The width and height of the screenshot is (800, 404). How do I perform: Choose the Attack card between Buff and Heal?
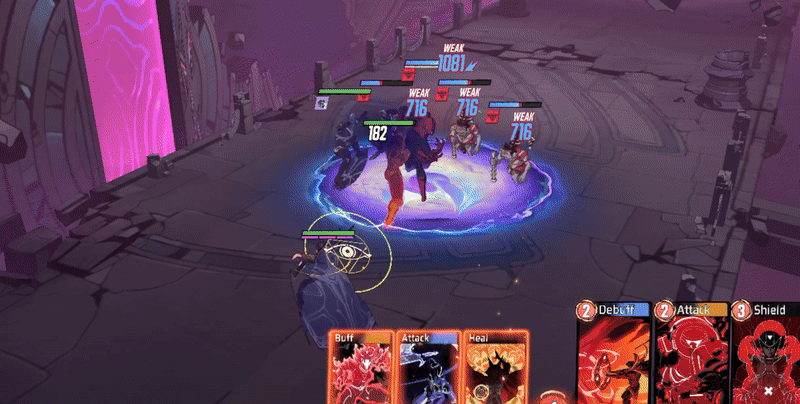pyautogui.click(x=428, y=369)
